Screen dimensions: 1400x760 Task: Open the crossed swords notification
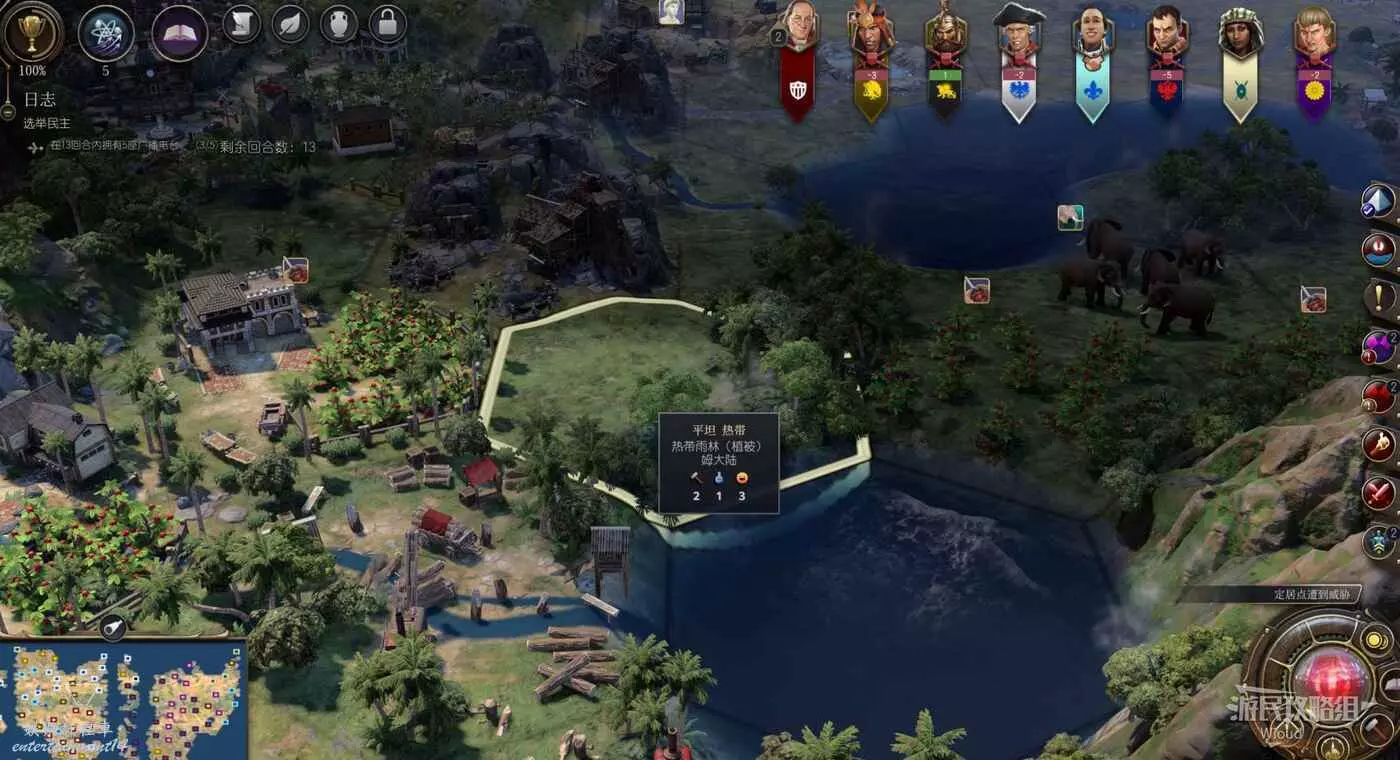click(1379, 492)
